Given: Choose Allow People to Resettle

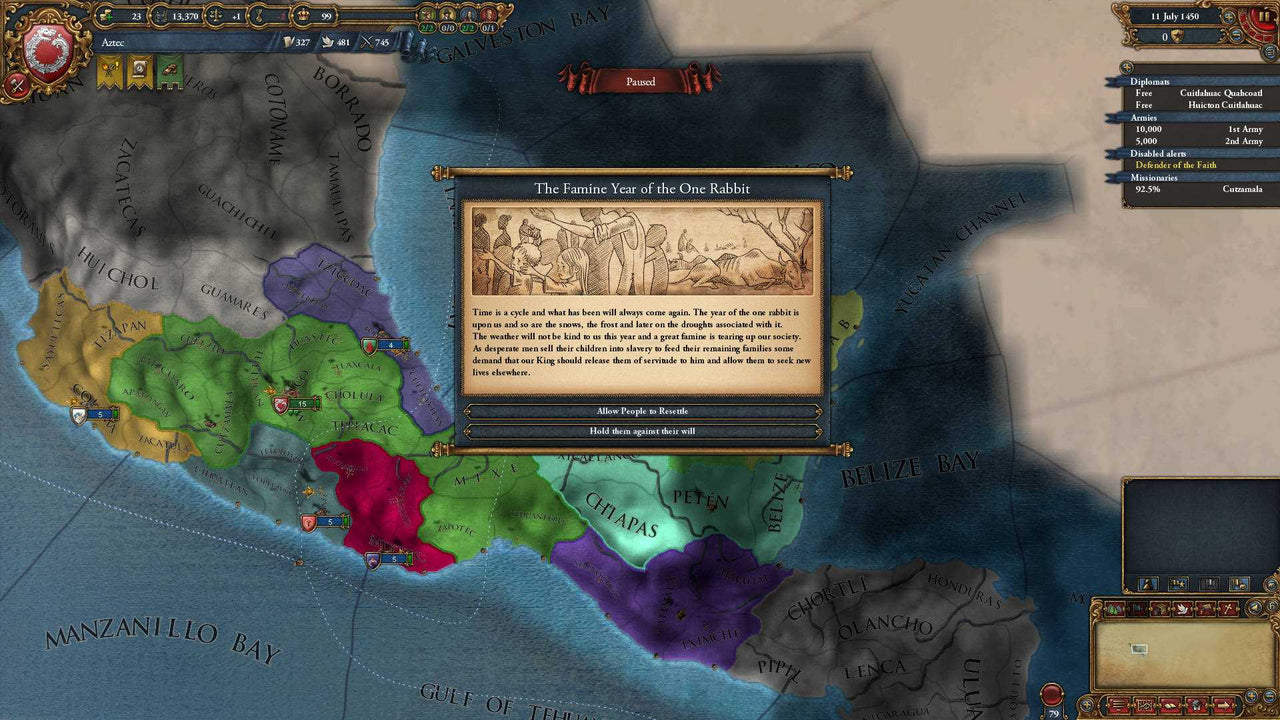Looking at the screenshot, I should (x=640, y=410).
